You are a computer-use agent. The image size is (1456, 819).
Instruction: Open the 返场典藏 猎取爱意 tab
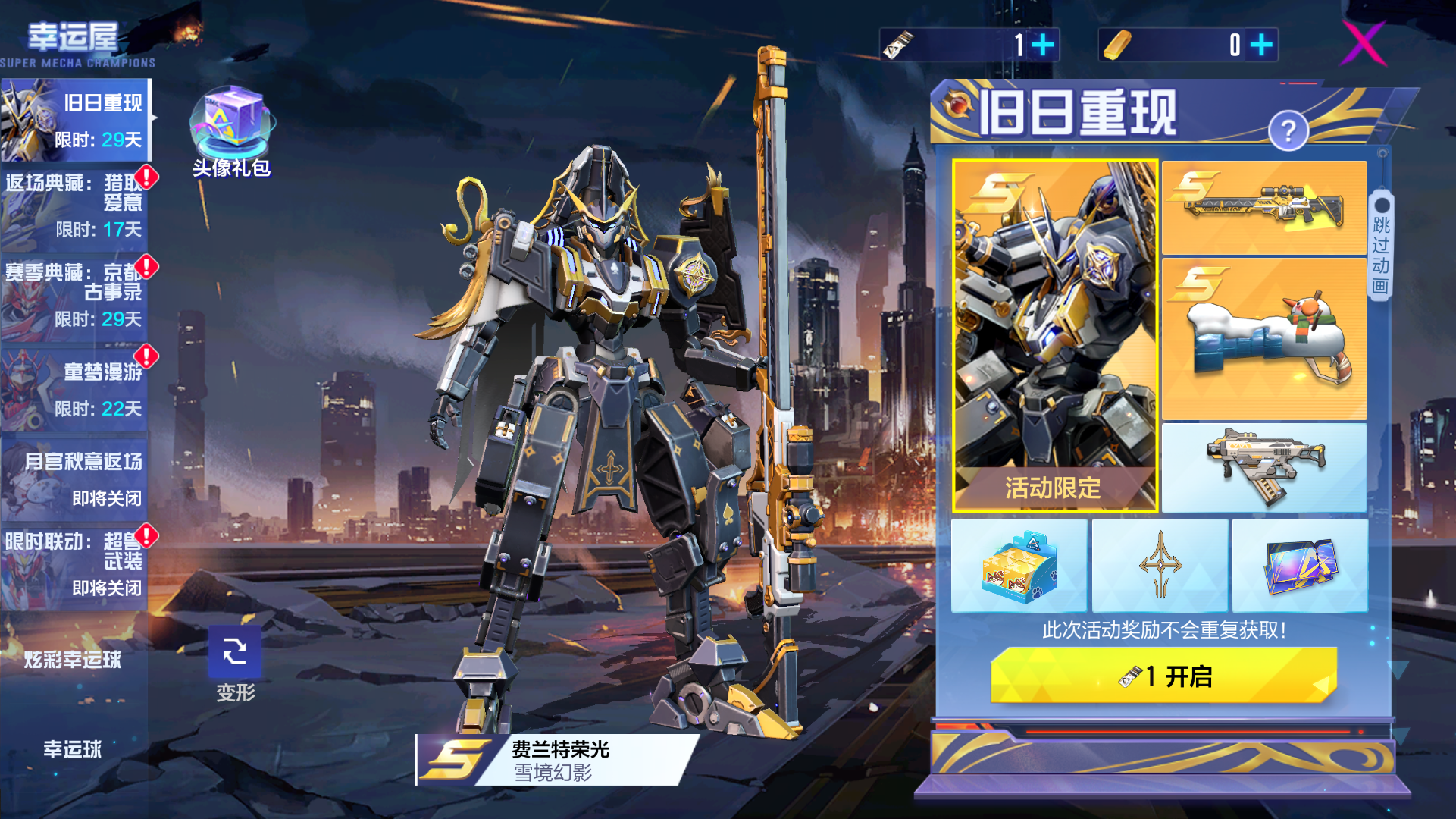(x=74, y=206)
